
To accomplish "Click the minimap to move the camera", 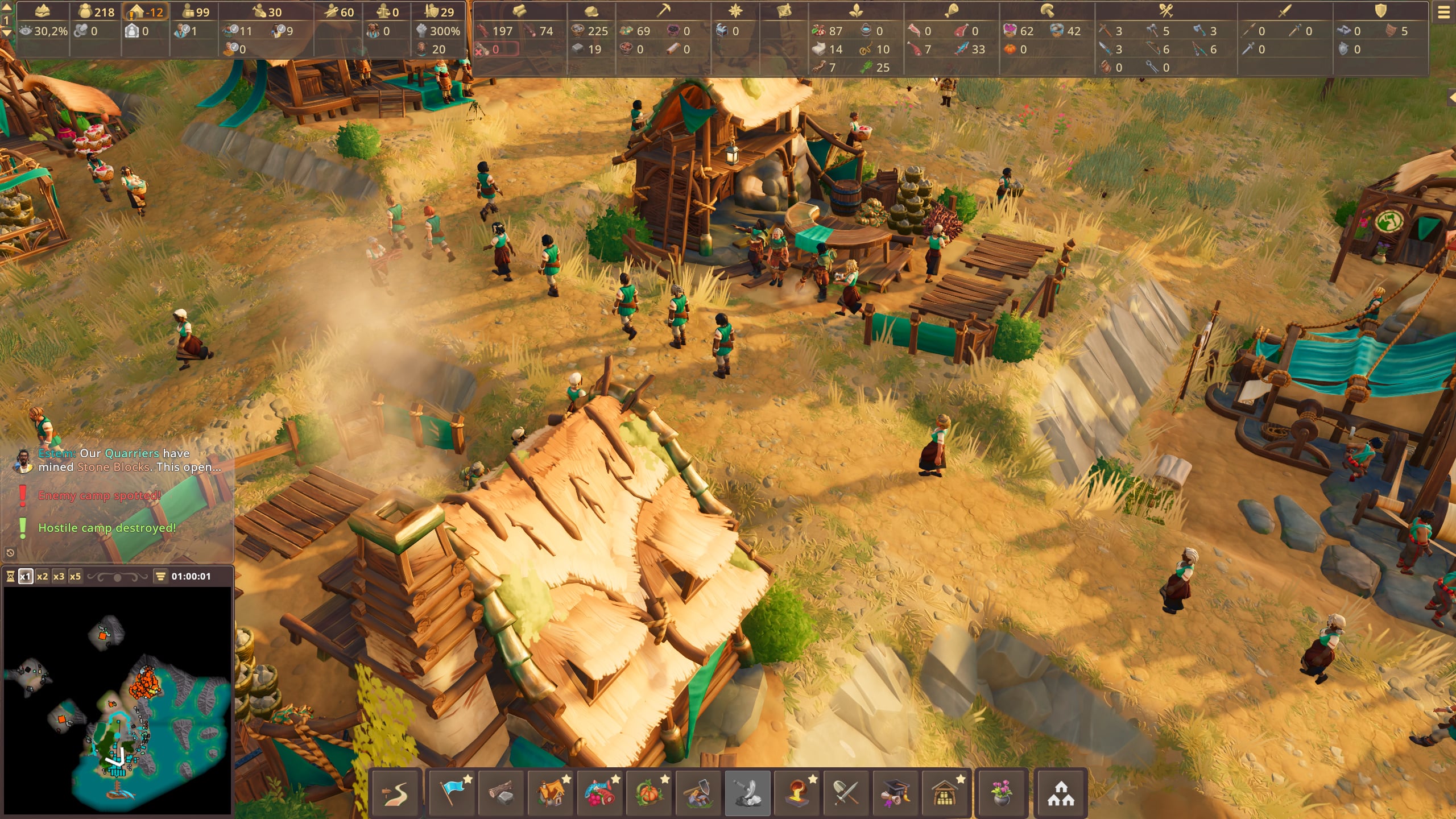I will 118,701.
